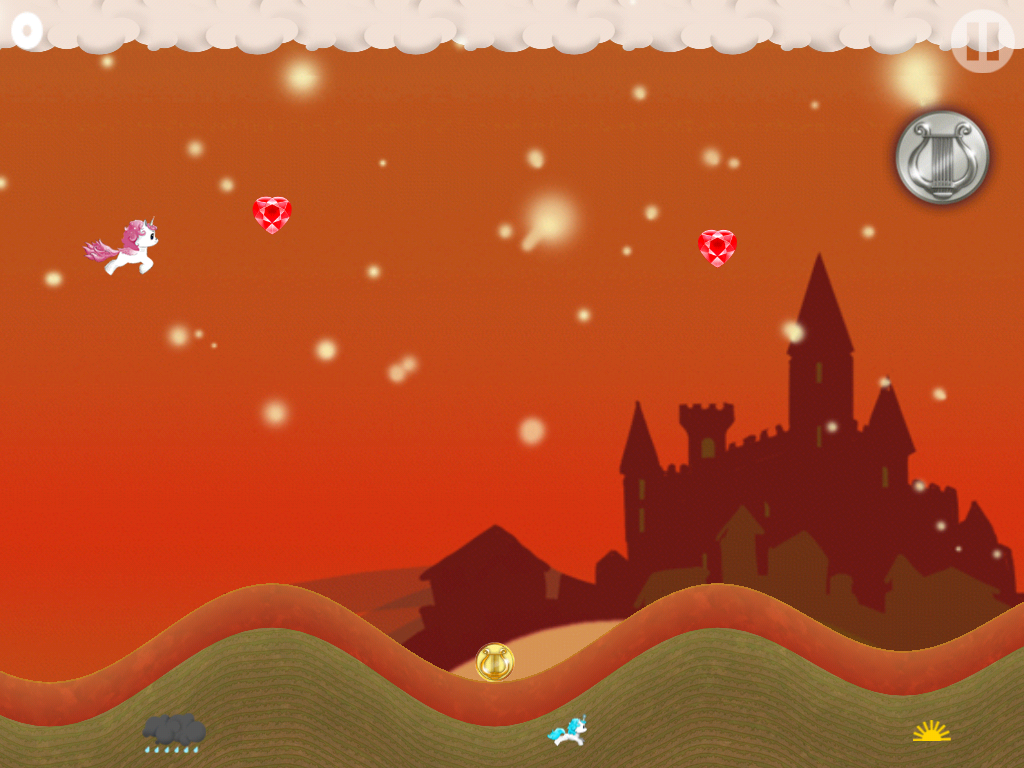Pause the game with the pause button
This screenshot has width=1024, height=768.
pyautogui.click(x=981, y=41)
